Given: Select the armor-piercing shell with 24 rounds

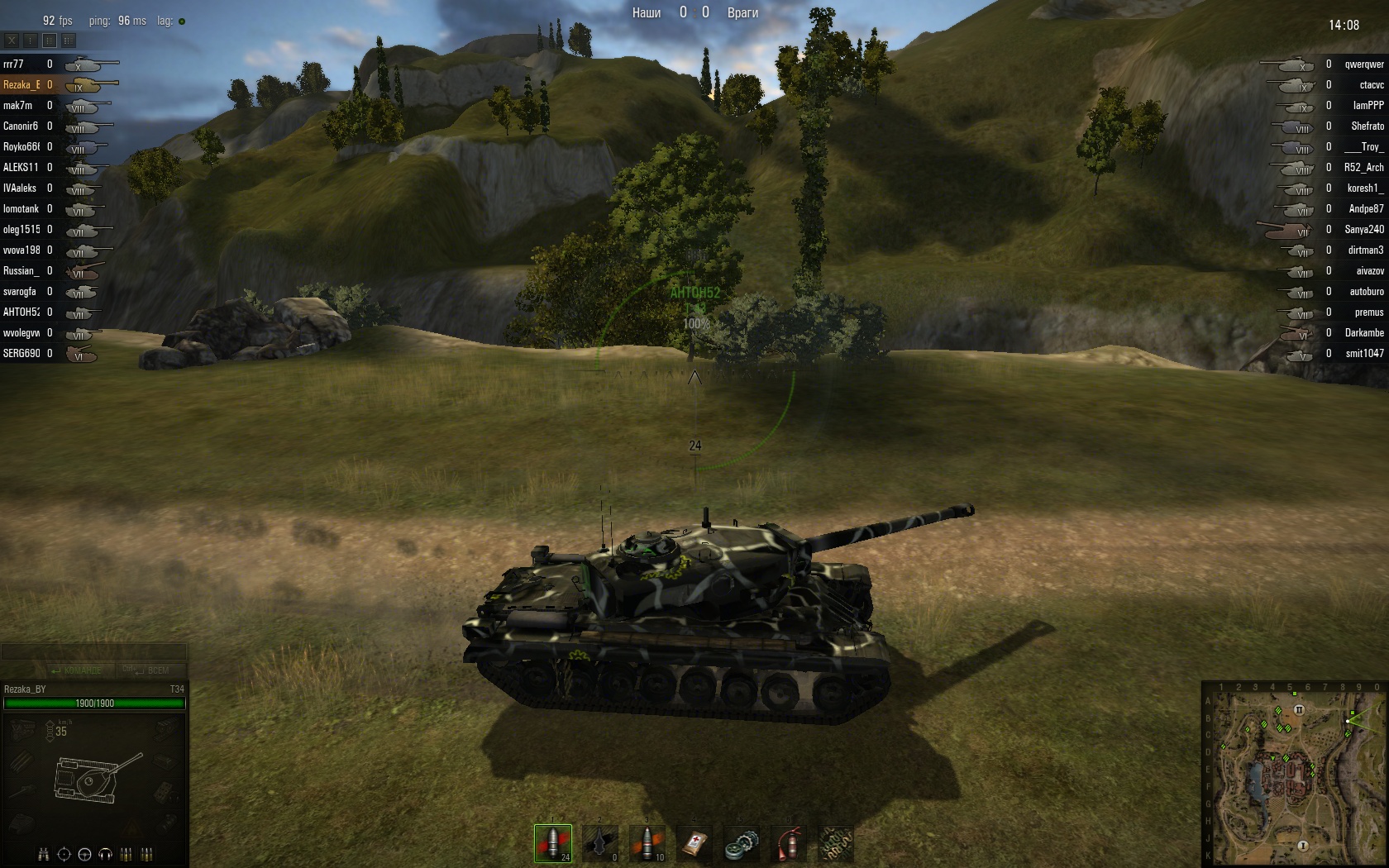Looking at the screenshot, I should 552,844.
